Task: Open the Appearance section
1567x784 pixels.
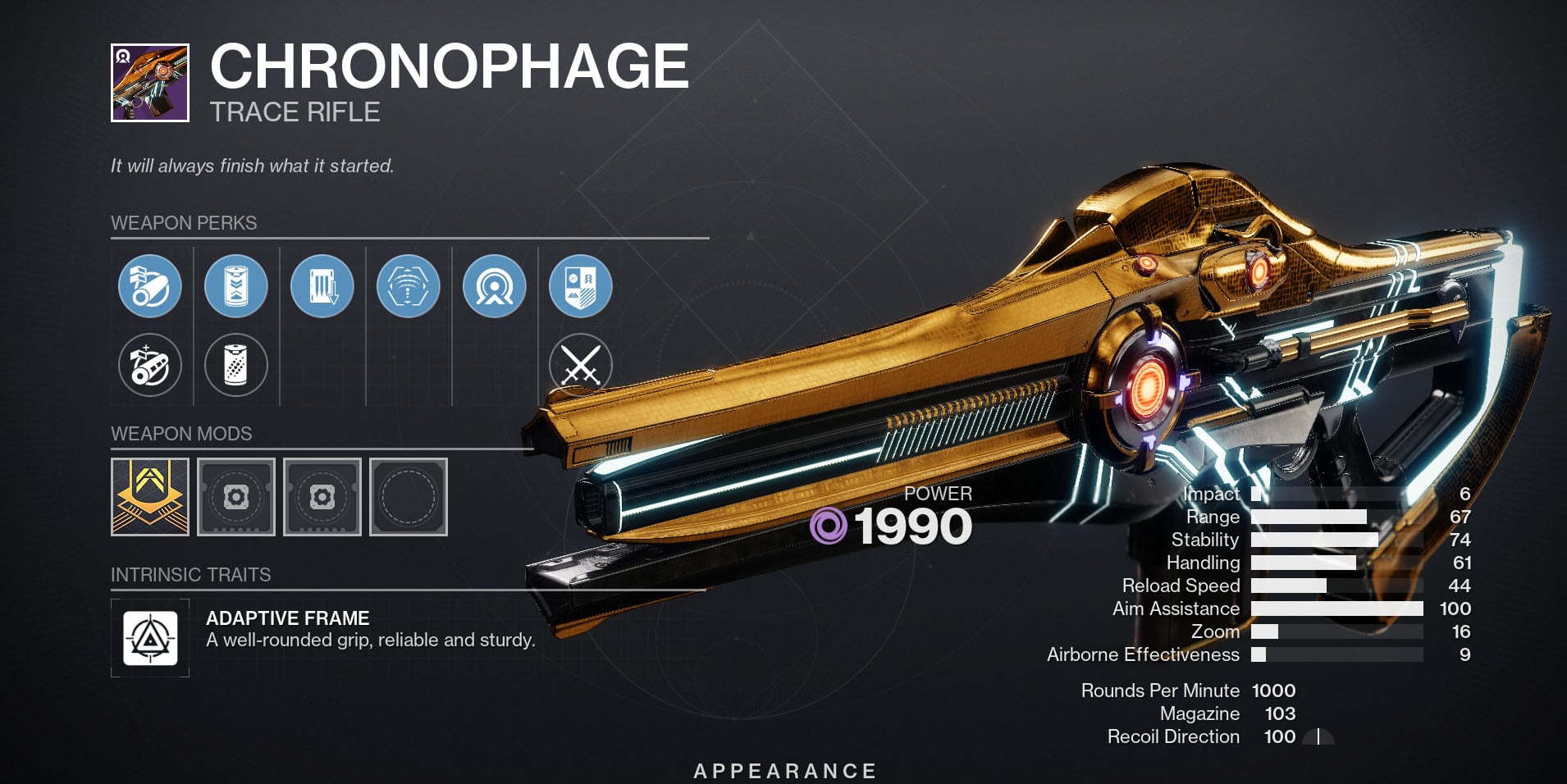Action: coord(783,771)
